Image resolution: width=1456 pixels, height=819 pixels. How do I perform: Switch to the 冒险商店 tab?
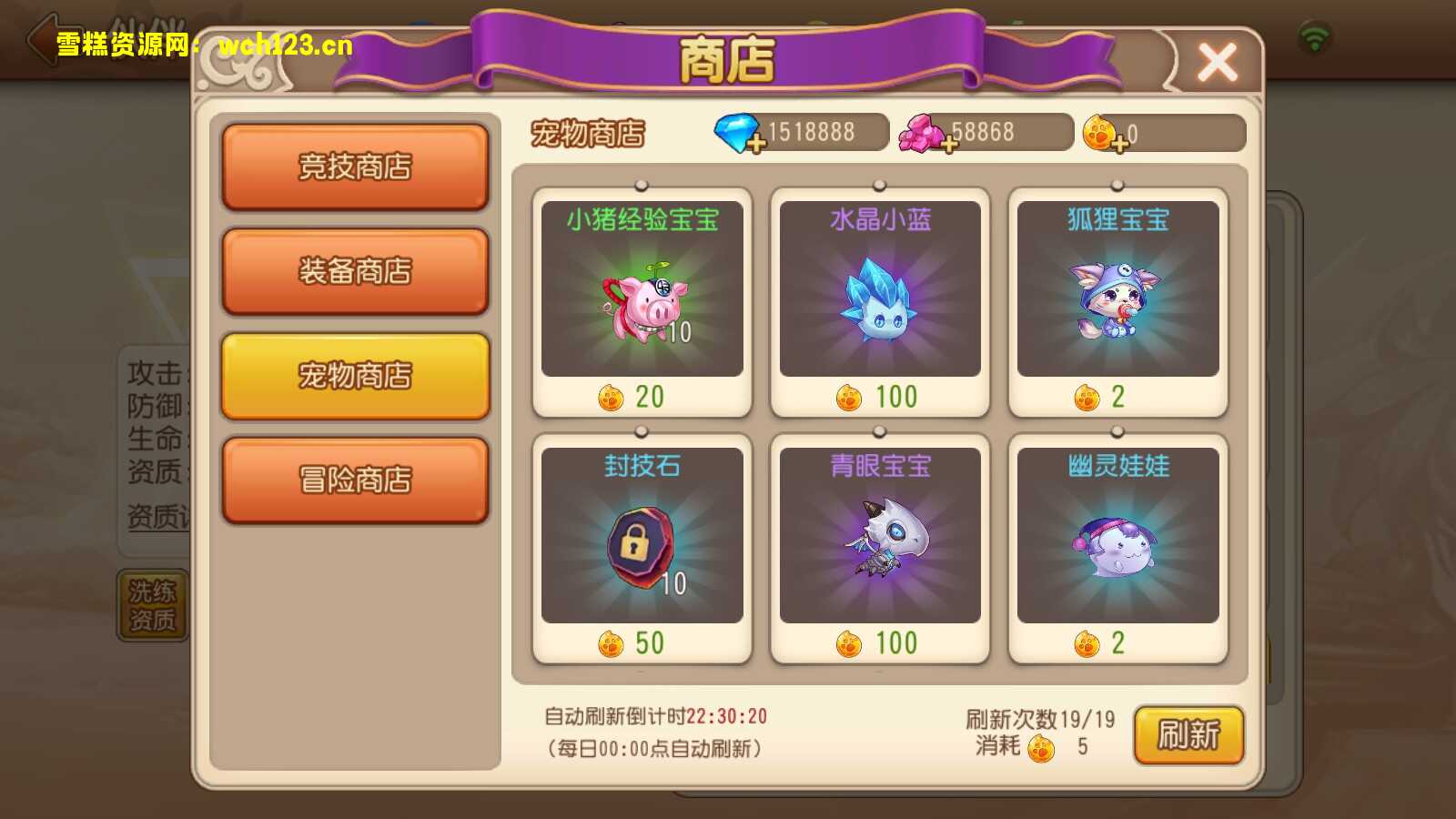(x=355, y=480)
